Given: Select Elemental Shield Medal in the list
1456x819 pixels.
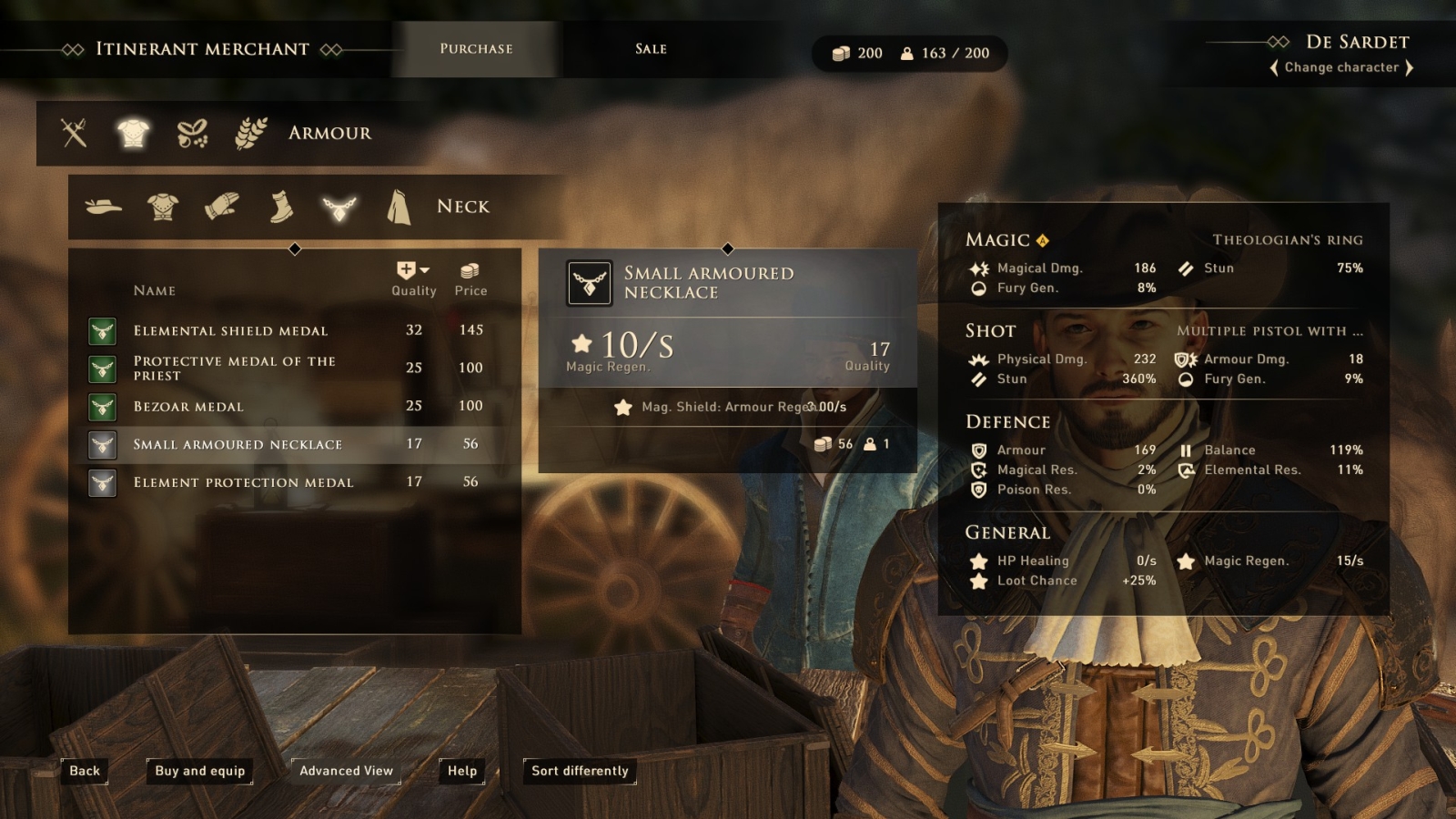Looking at the screenshot, I should click(231, 330).
